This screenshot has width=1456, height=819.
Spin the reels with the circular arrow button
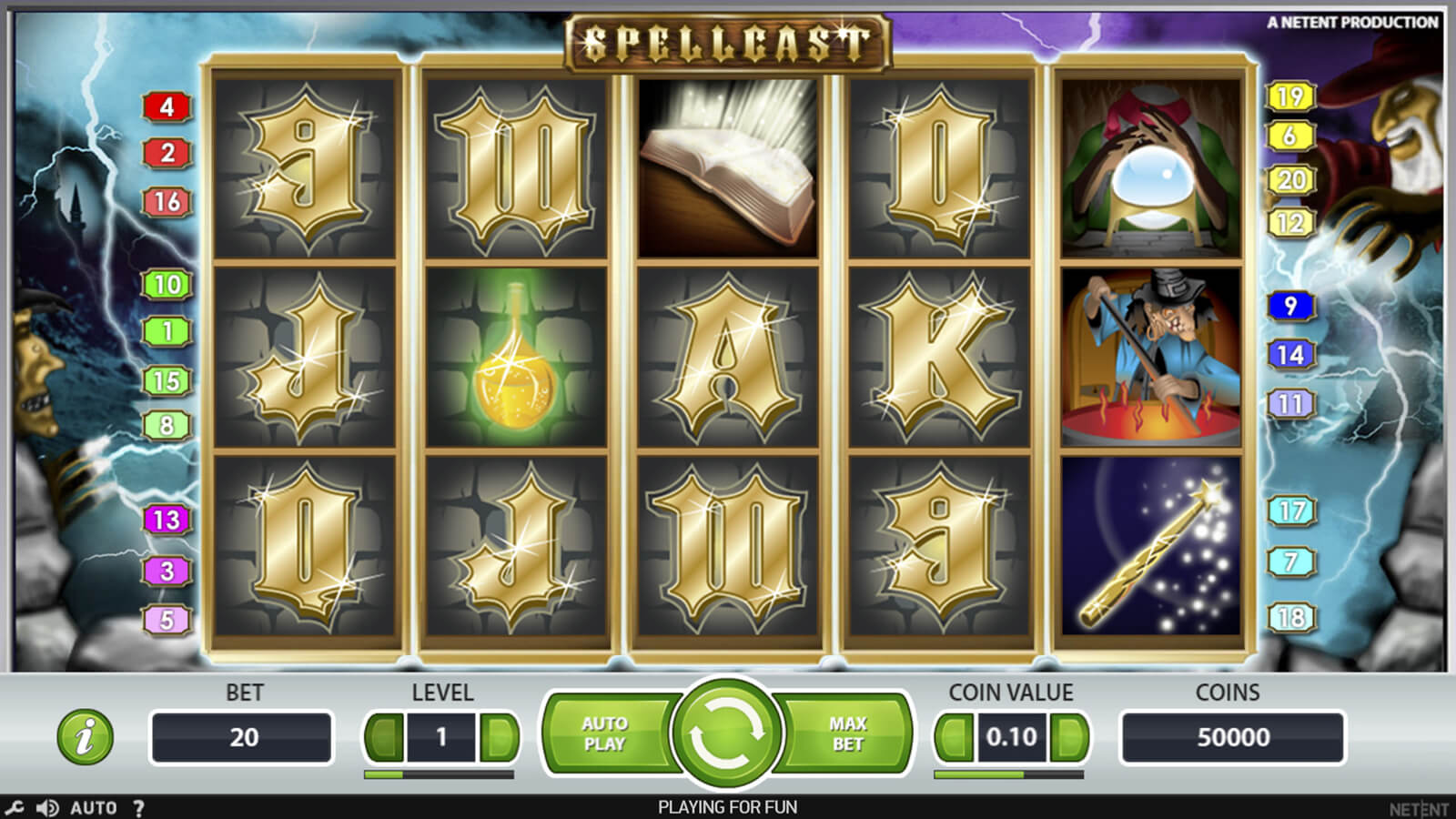(x=726, y=733)
